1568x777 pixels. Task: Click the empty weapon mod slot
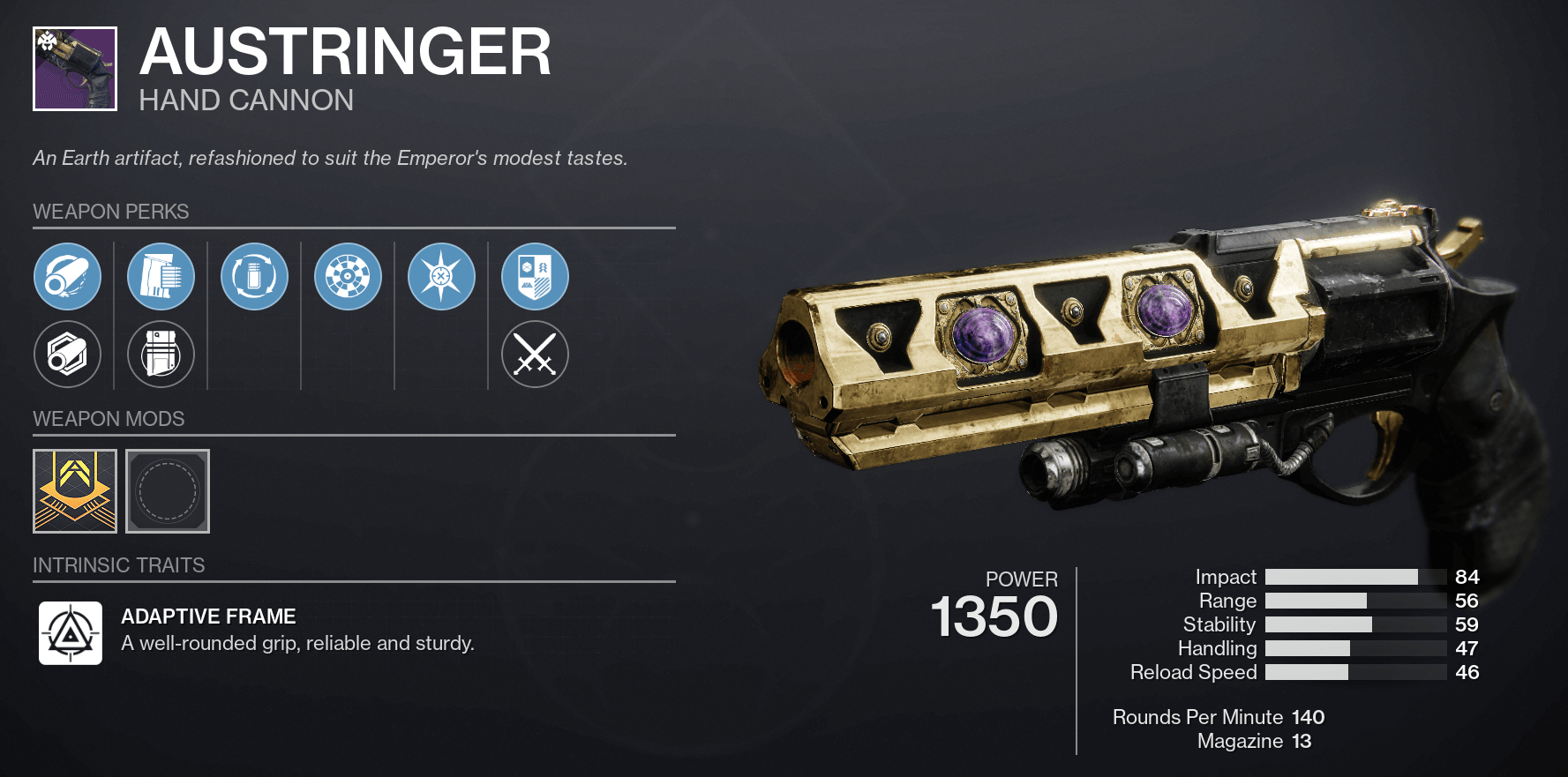[x=167, y=491]
